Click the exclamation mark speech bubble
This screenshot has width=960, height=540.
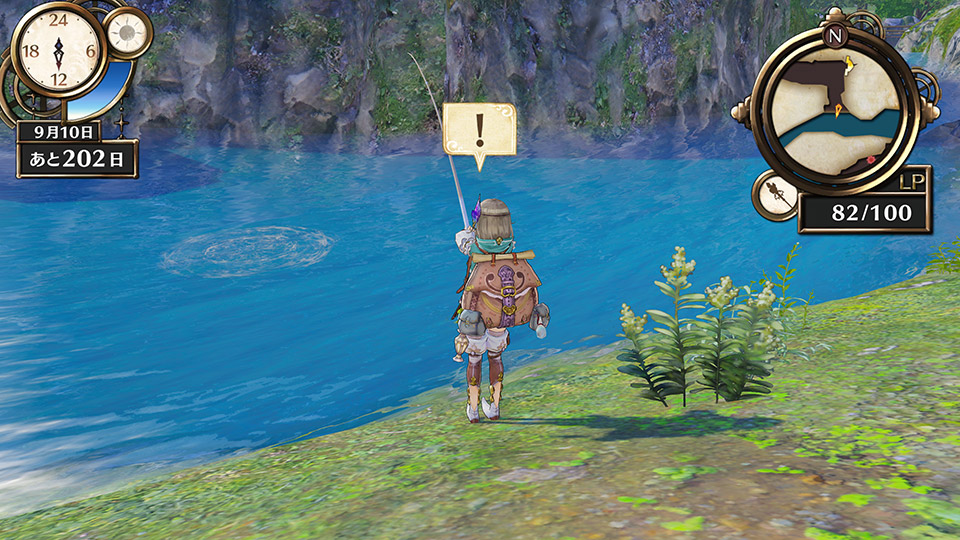(479, 130)
